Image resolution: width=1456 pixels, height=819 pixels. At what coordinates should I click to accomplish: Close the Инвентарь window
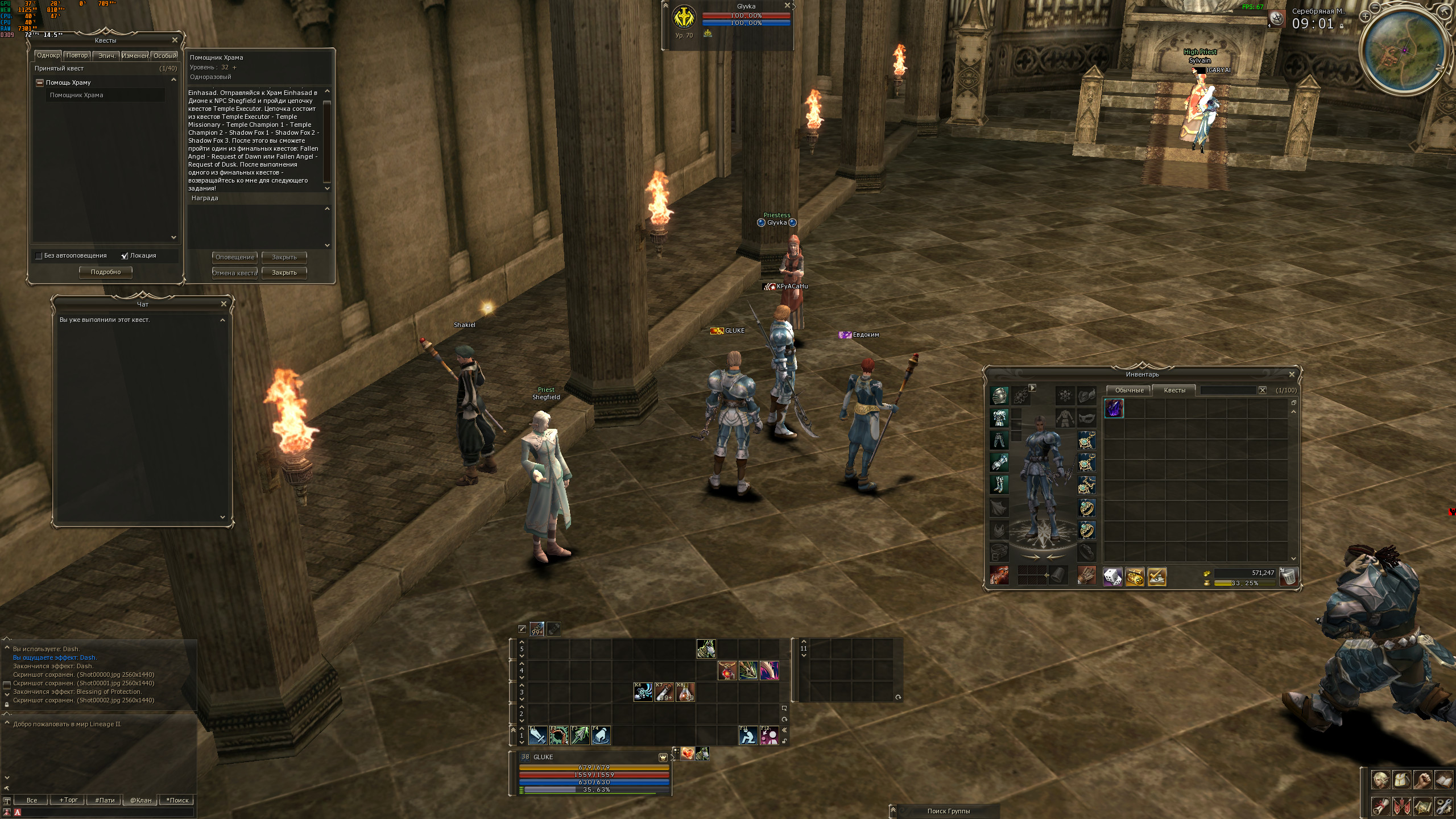1292,374
